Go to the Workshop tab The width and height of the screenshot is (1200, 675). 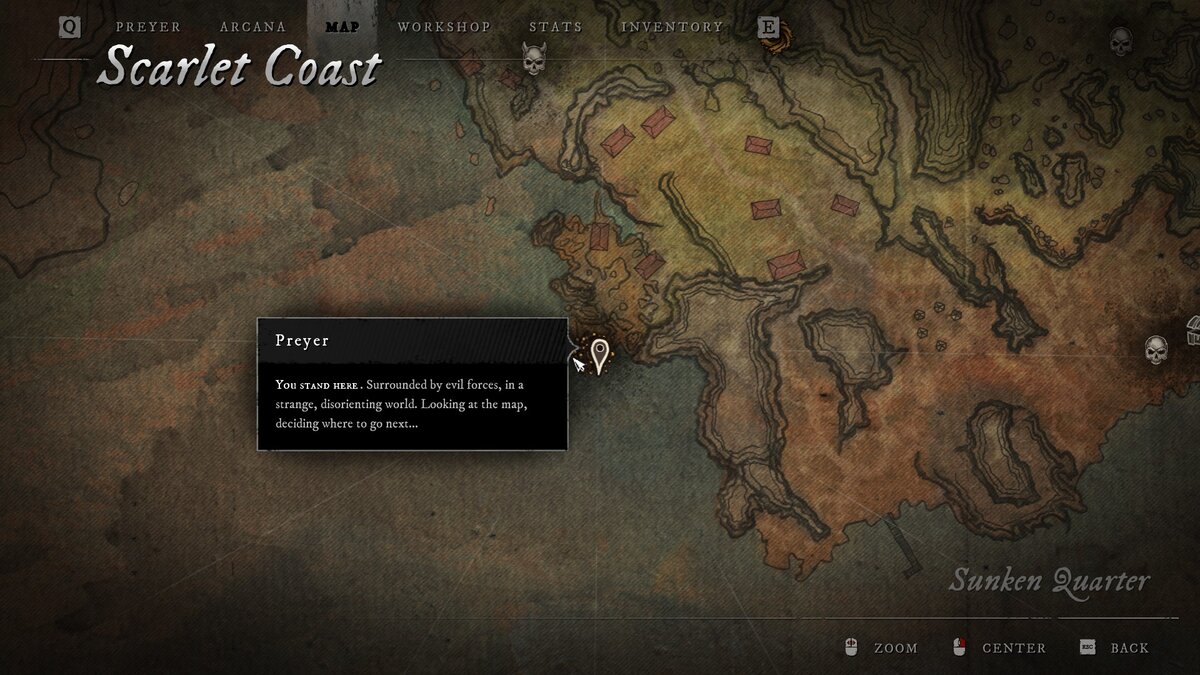click(x=444, y=27)
